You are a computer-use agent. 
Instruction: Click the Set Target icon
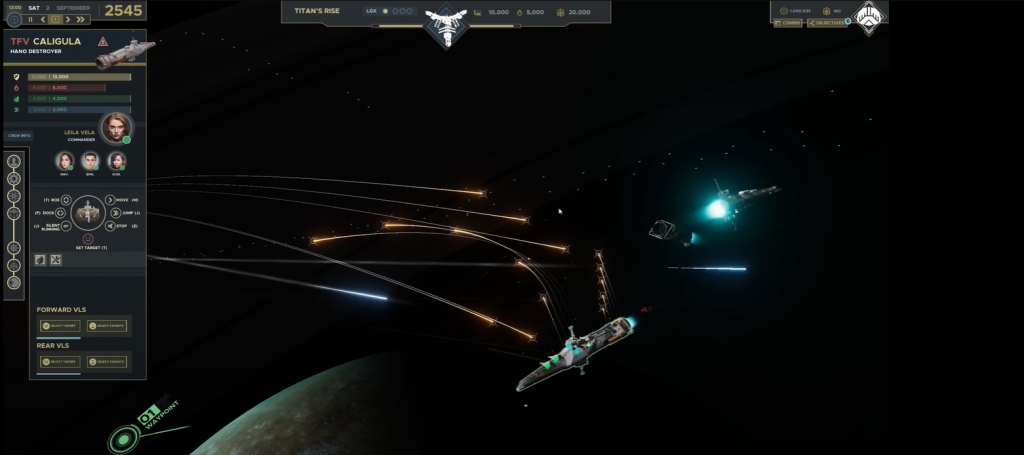(88, 239)
